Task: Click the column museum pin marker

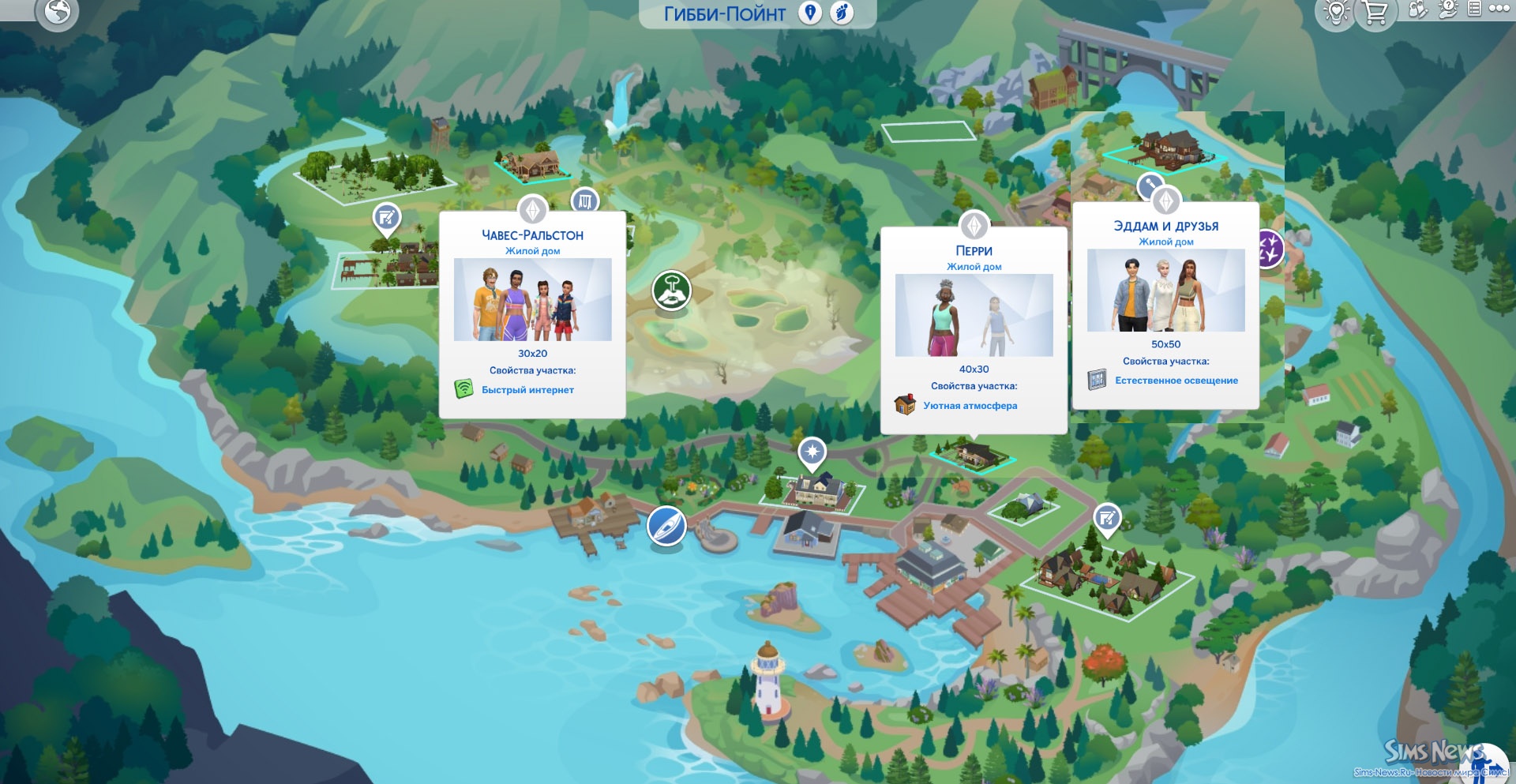Action: 585,201
